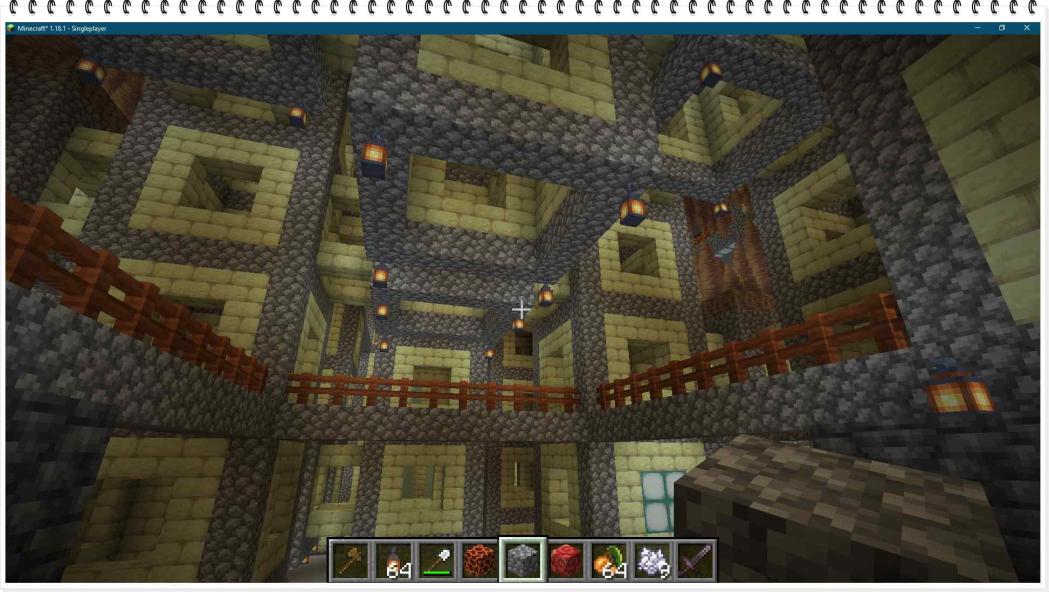Viewport: 1049px width, 592px height.
Task: Choose the iron shovel in the hotbar
Action: click(x=438, y=561)
